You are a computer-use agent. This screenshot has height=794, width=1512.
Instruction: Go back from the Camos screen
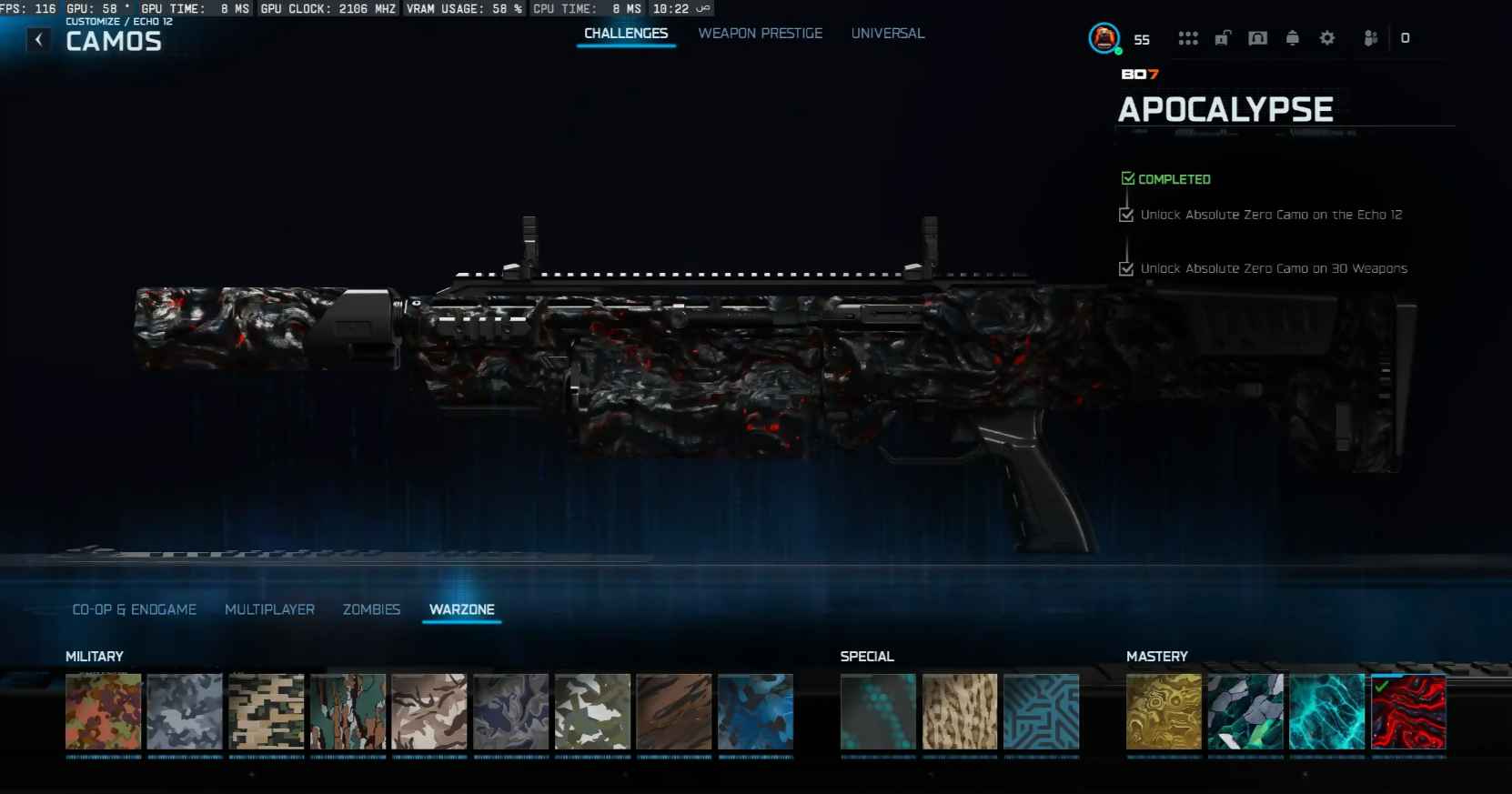(39, 40)
